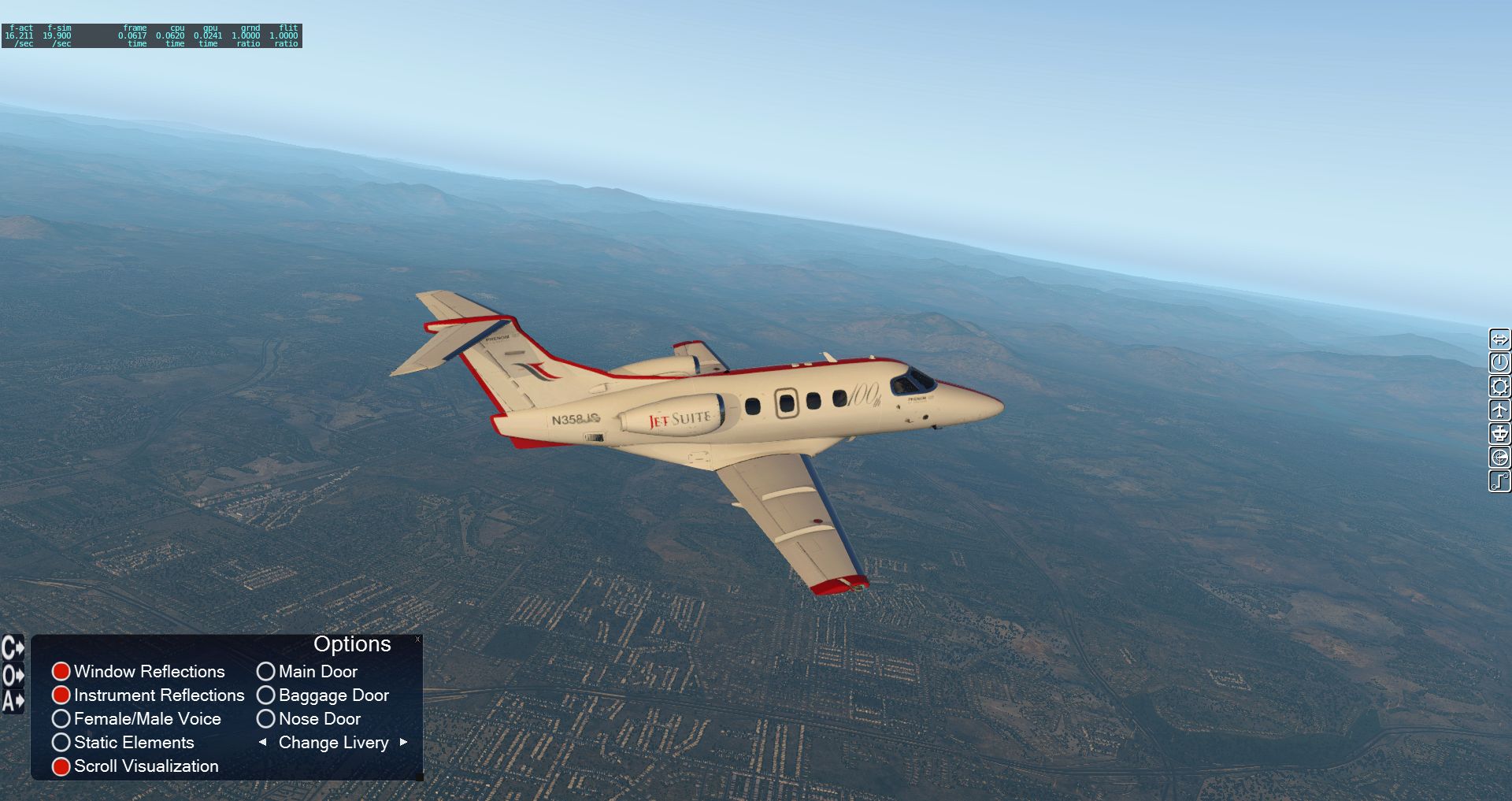1512x801 pixels.
Task: Open the gear settings toolbar icon
Action: coord(1499,387)
